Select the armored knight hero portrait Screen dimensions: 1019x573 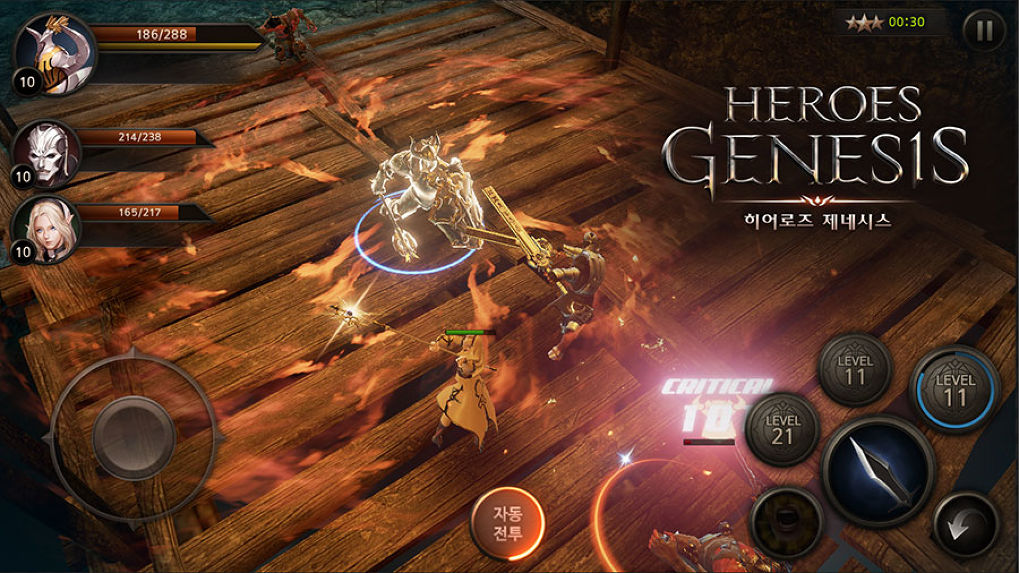(x=55, y=53)
